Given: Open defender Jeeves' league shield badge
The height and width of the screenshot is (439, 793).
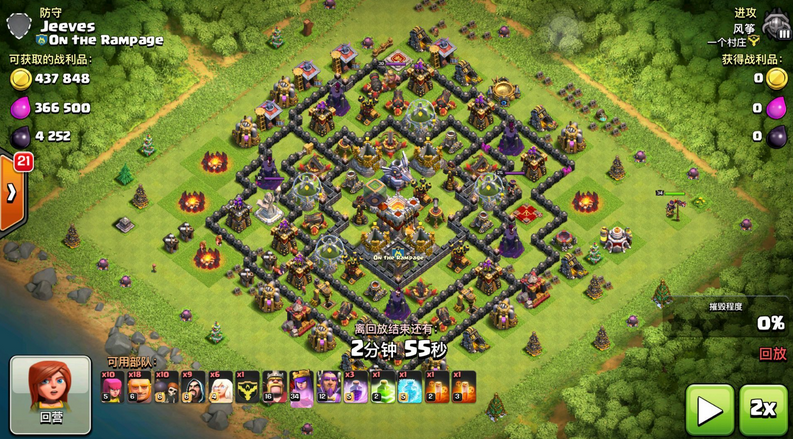Looking at the screenshot, I should (x=20, y=18).
